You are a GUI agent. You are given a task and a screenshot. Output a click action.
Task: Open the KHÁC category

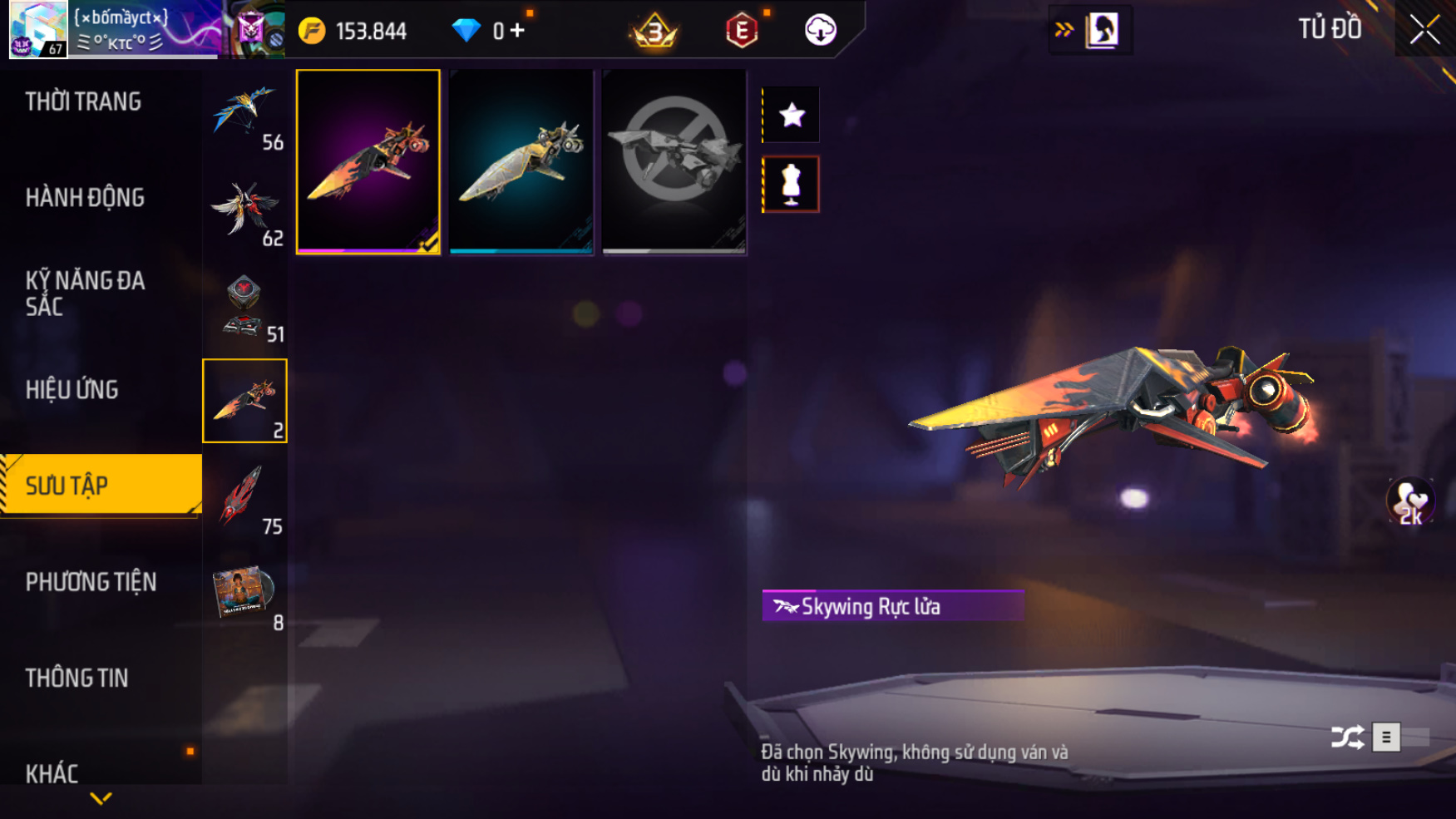(52, 773)
